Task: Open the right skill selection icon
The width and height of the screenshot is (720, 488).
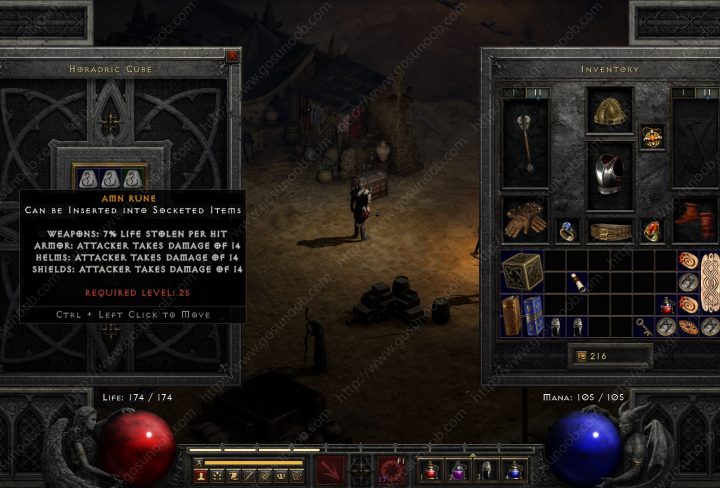Action: pyautogui.click(x=391, y=468)
